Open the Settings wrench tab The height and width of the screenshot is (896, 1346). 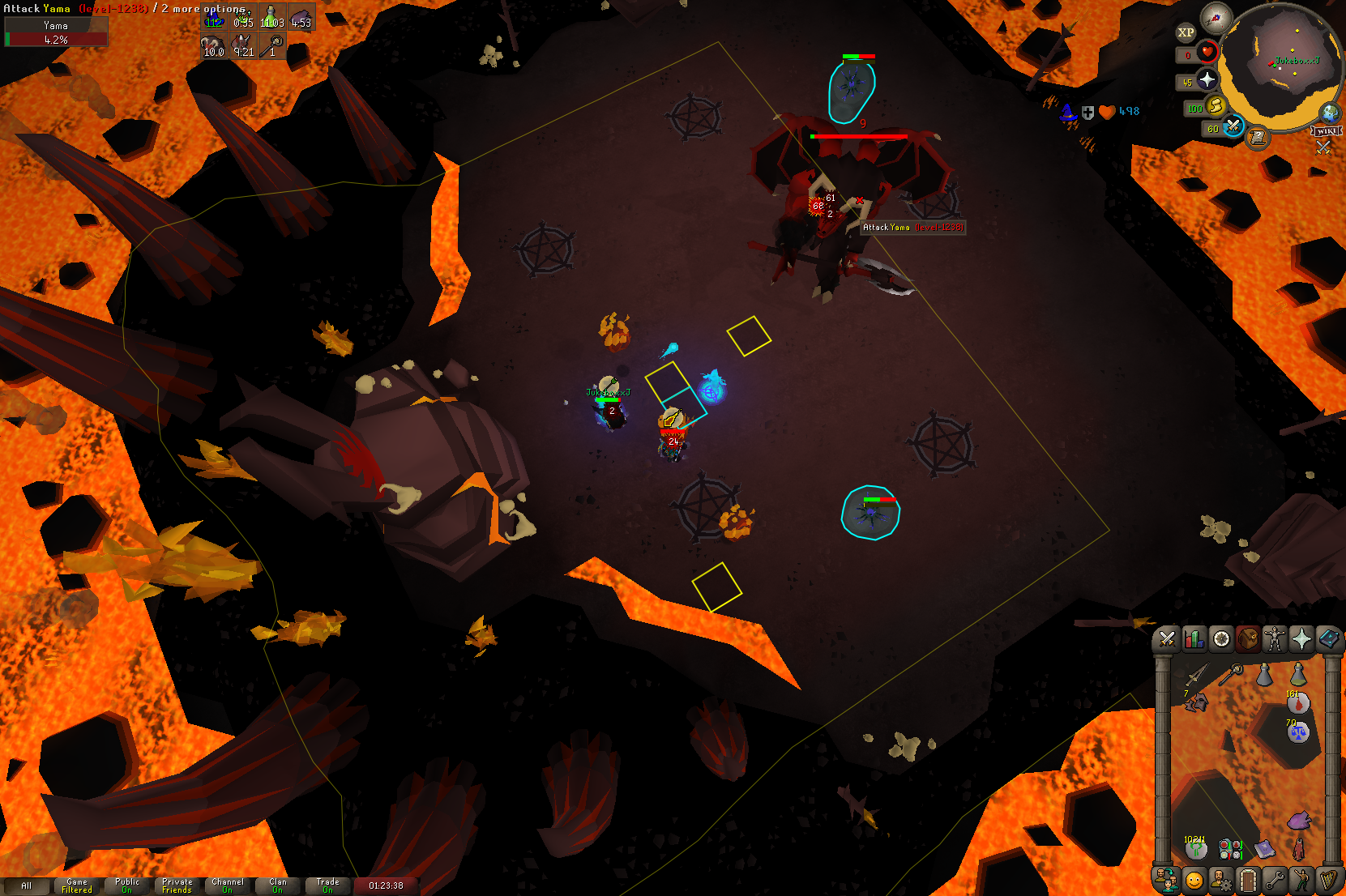[1275, 879]
